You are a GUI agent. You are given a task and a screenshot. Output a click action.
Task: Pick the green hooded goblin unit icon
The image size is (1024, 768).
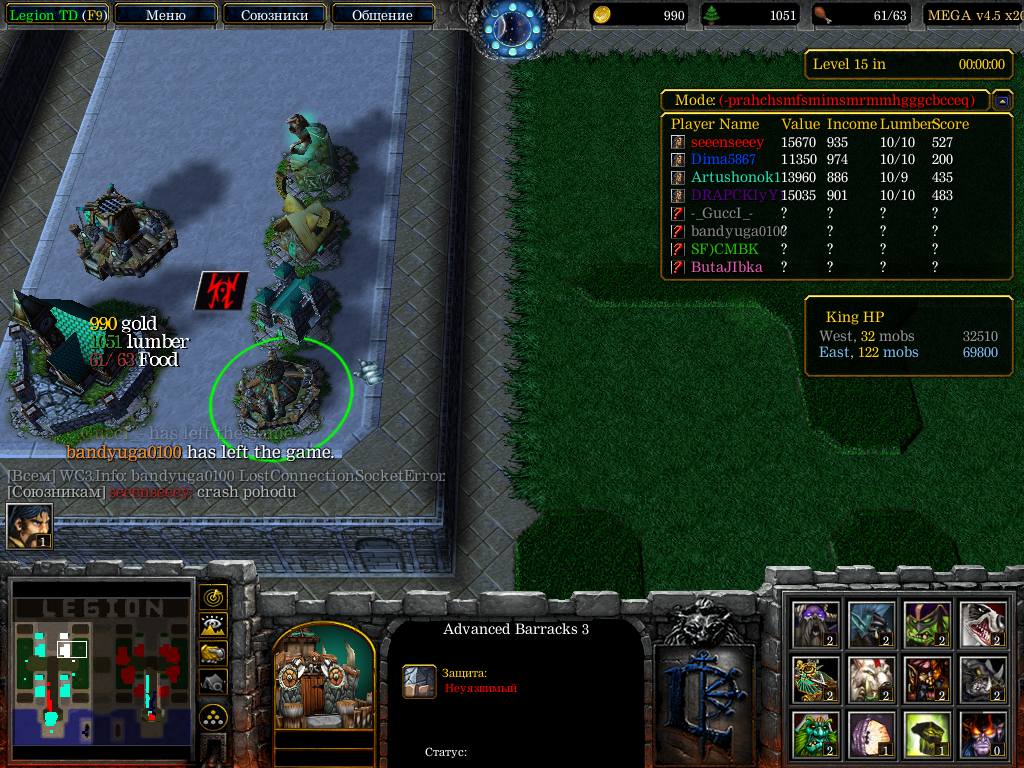tap(926, 624)
